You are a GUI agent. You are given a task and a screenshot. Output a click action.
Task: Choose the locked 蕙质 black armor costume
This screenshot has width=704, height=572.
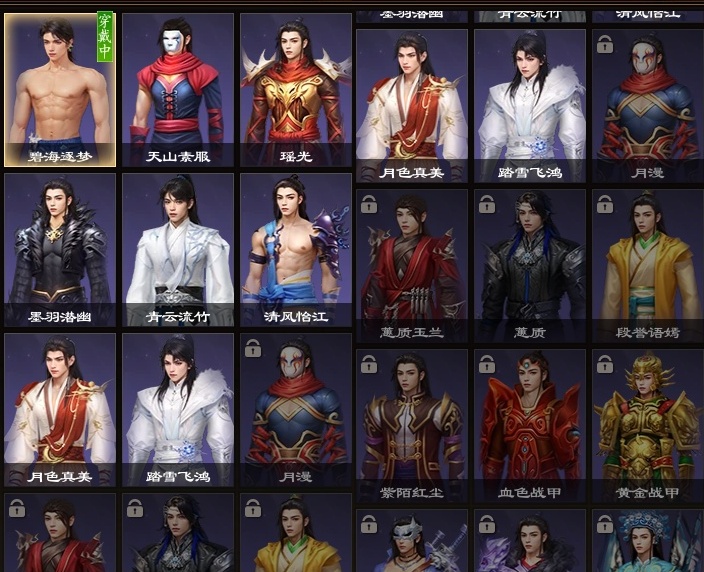(530, 262)
